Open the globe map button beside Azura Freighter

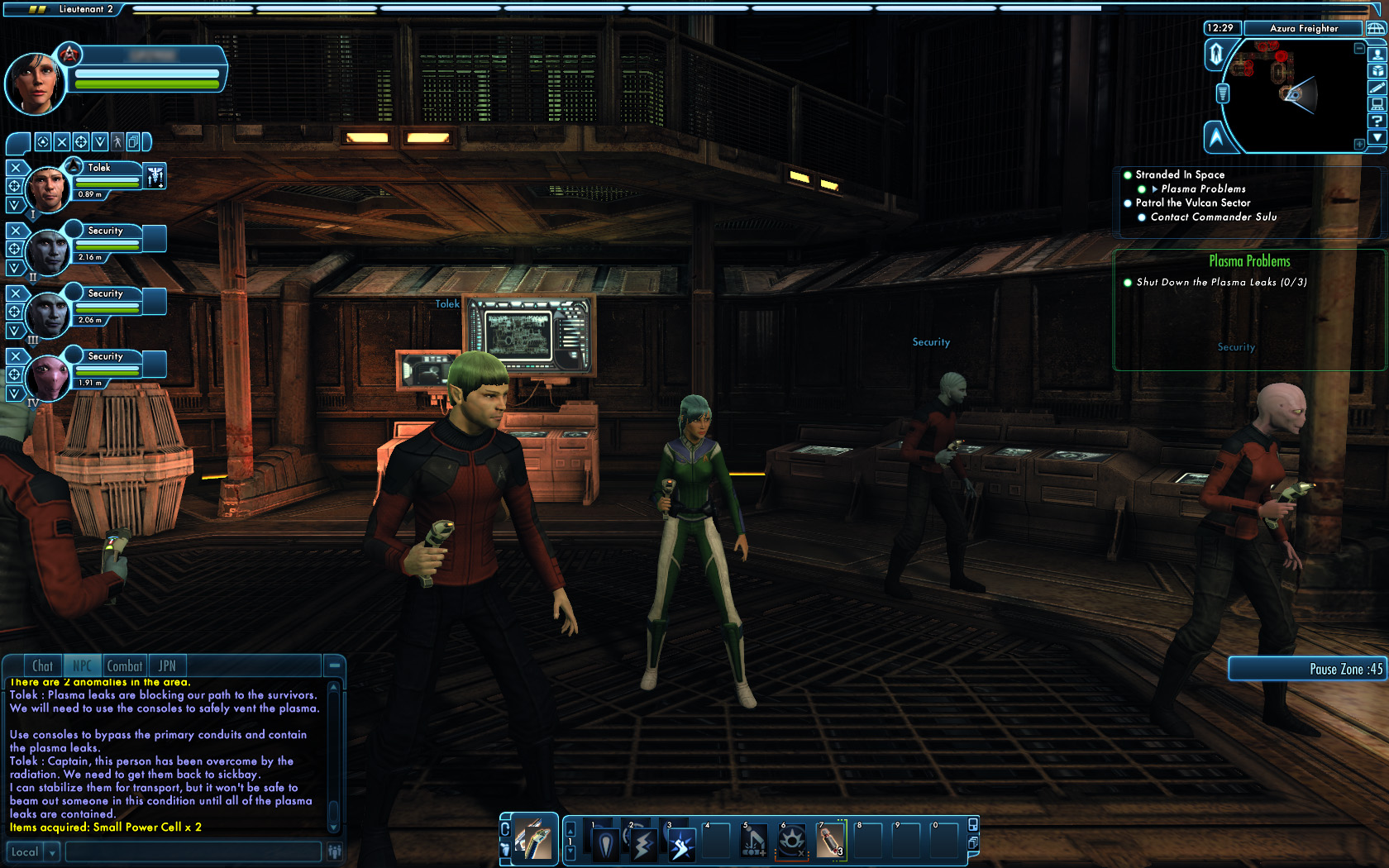click(x=1376, y=28)
